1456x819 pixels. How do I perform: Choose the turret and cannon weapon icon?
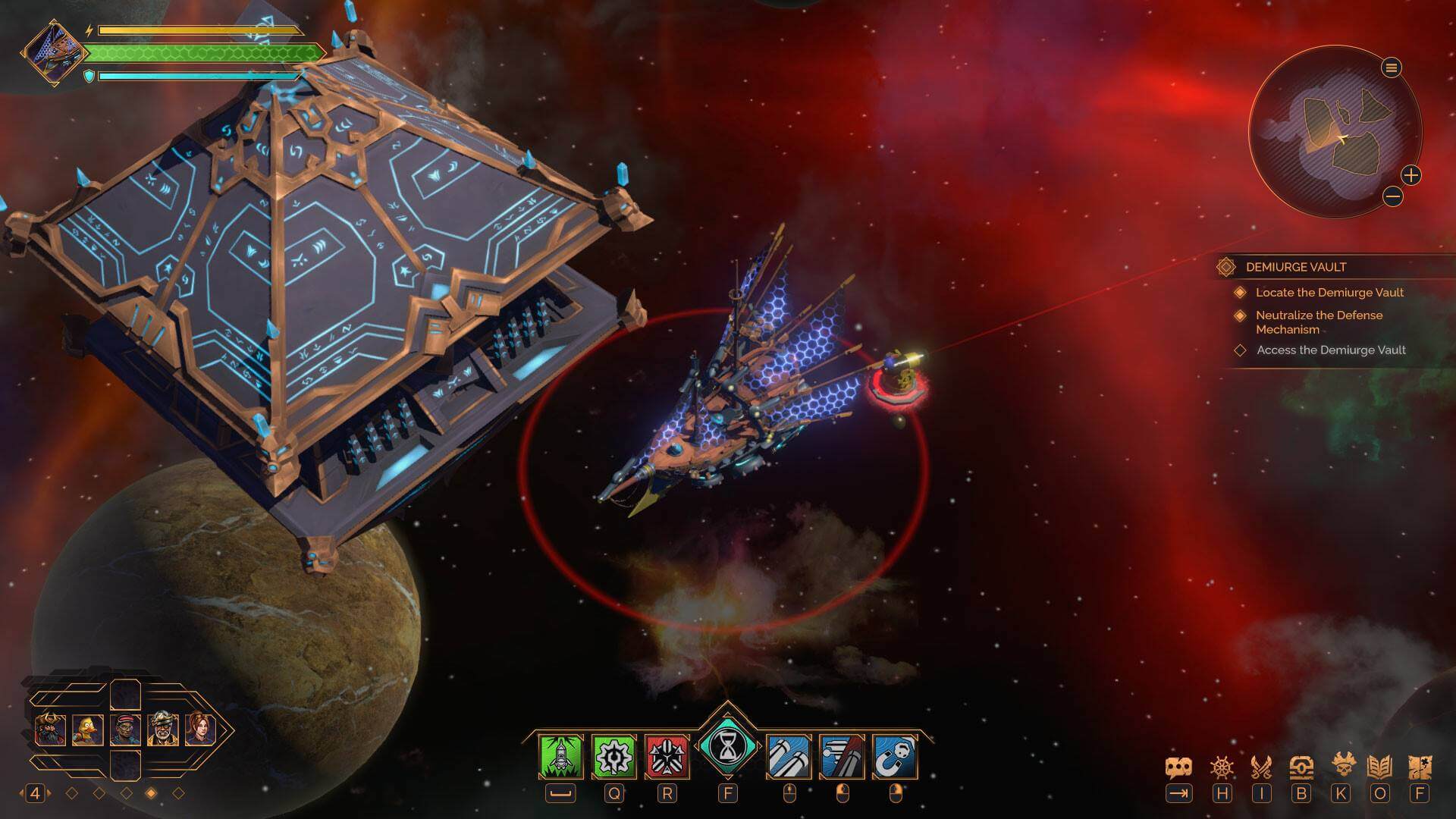pyautogui.click(x=842, y=756)
